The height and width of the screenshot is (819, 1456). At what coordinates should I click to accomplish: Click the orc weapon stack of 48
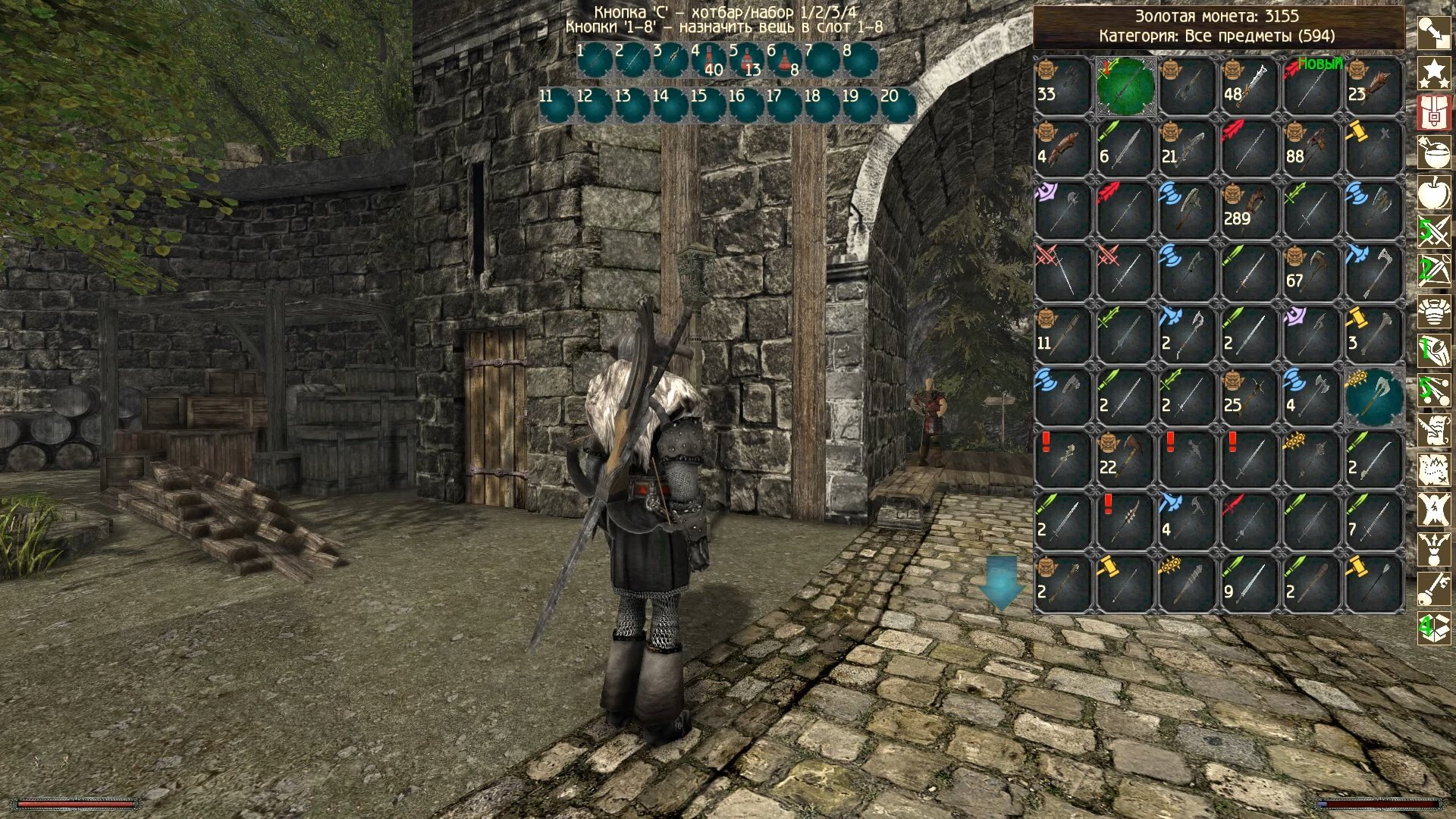[x=1250, y=86]
